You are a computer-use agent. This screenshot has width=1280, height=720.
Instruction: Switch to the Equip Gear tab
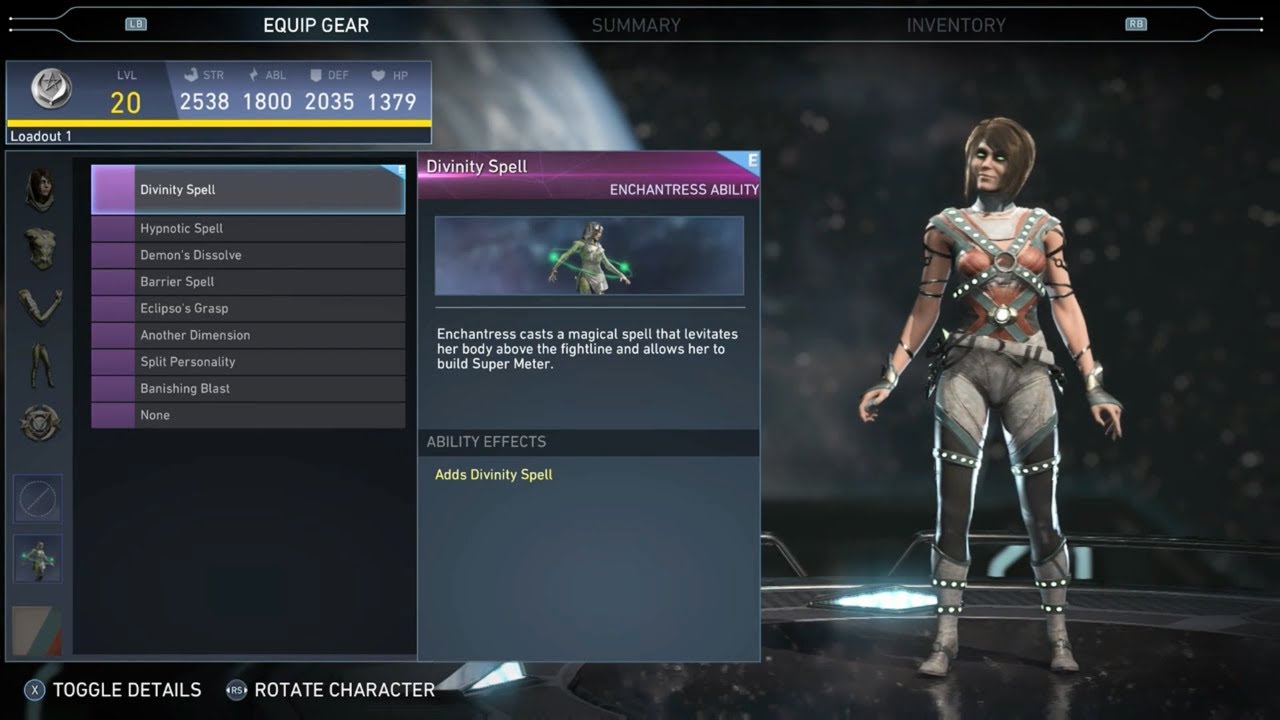[316, 26]
